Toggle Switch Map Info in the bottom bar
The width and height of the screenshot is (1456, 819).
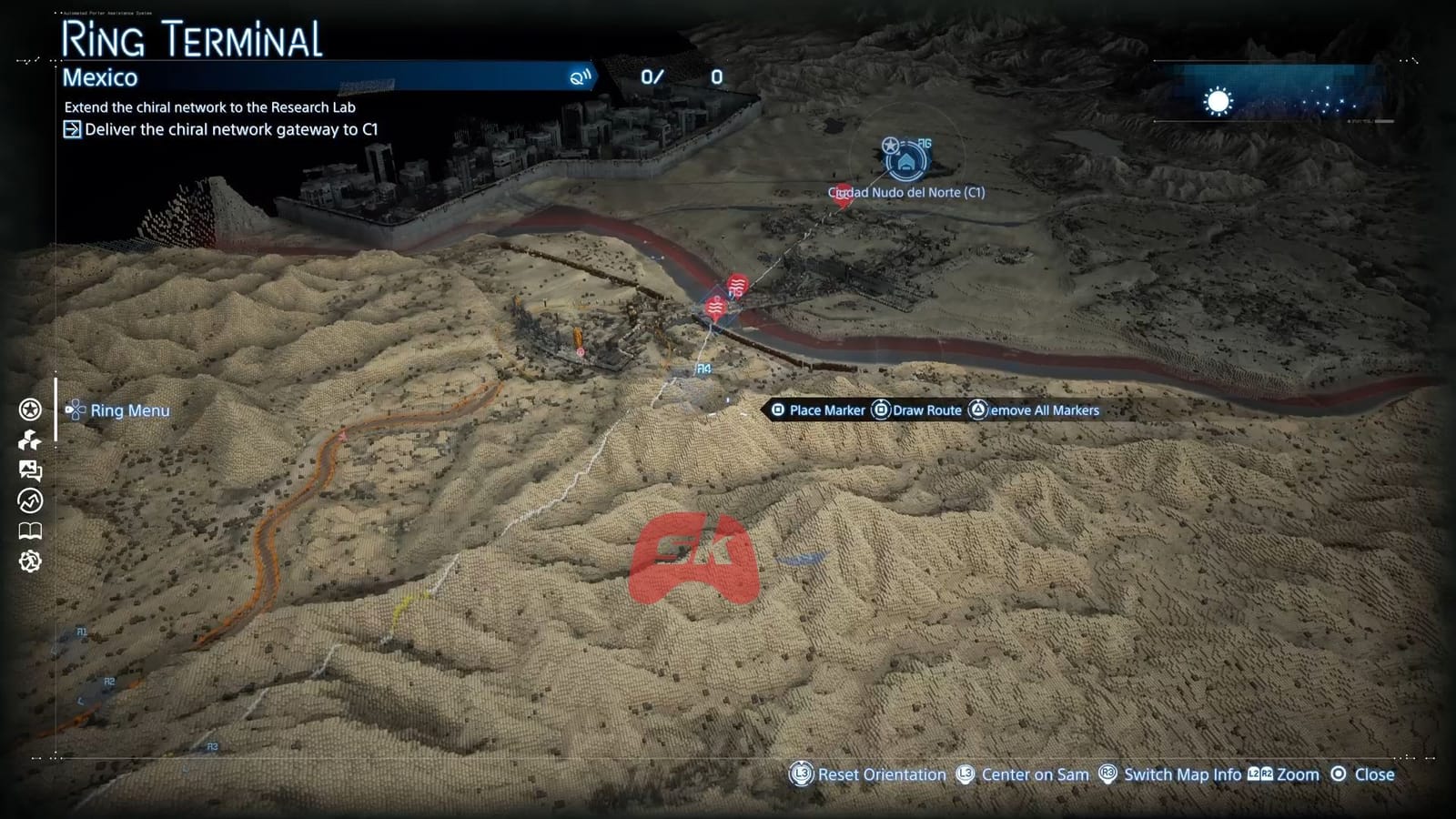click(1180, 774)
